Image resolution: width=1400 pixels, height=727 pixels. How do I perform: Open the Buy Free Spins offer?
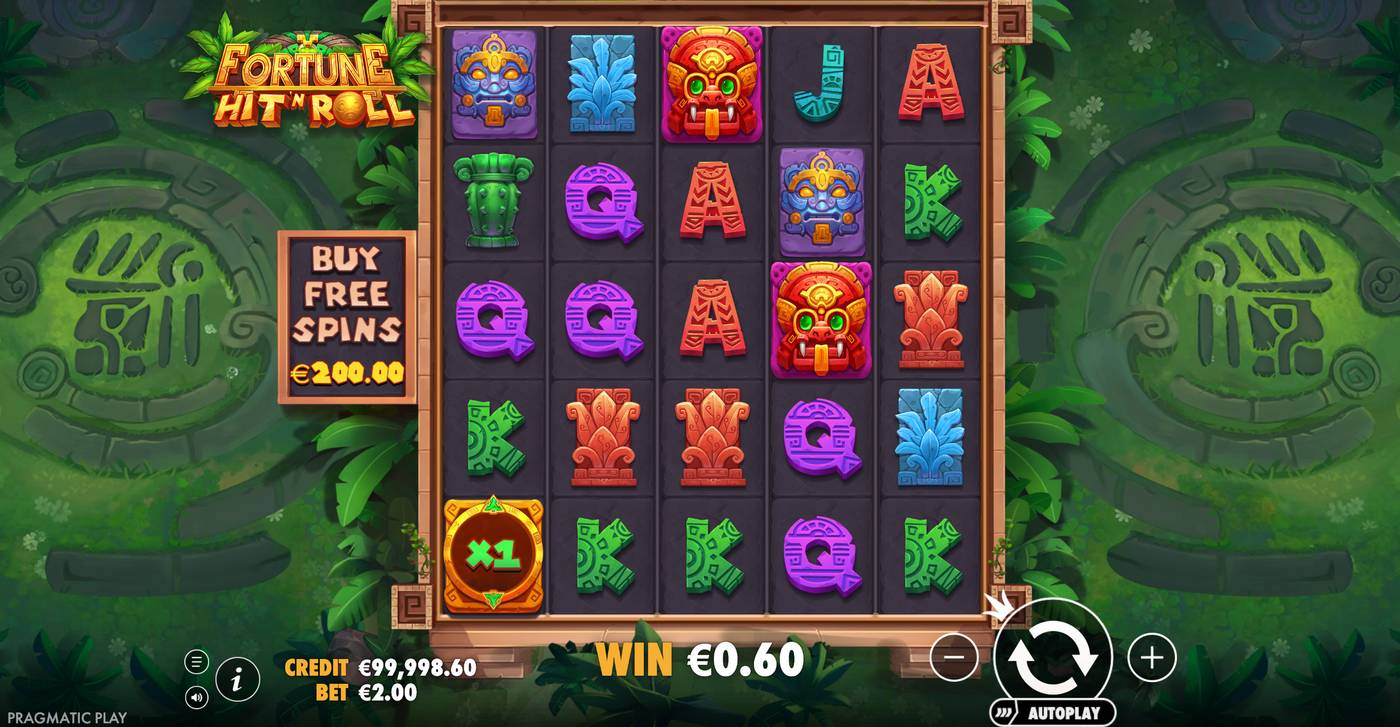[x=347, y=317]
